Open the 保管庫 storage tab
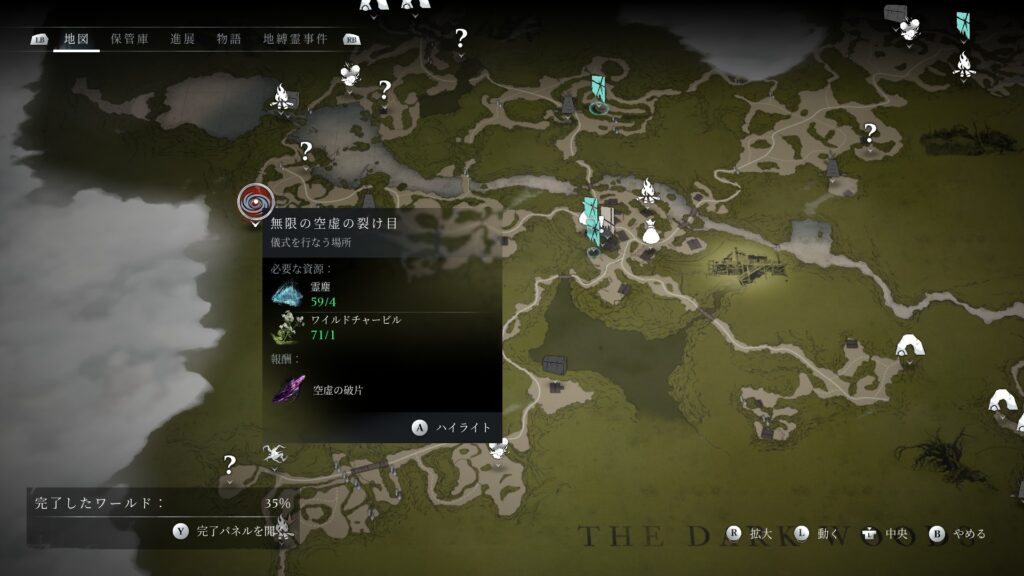 pyautogui.click(x=129, y=39)
